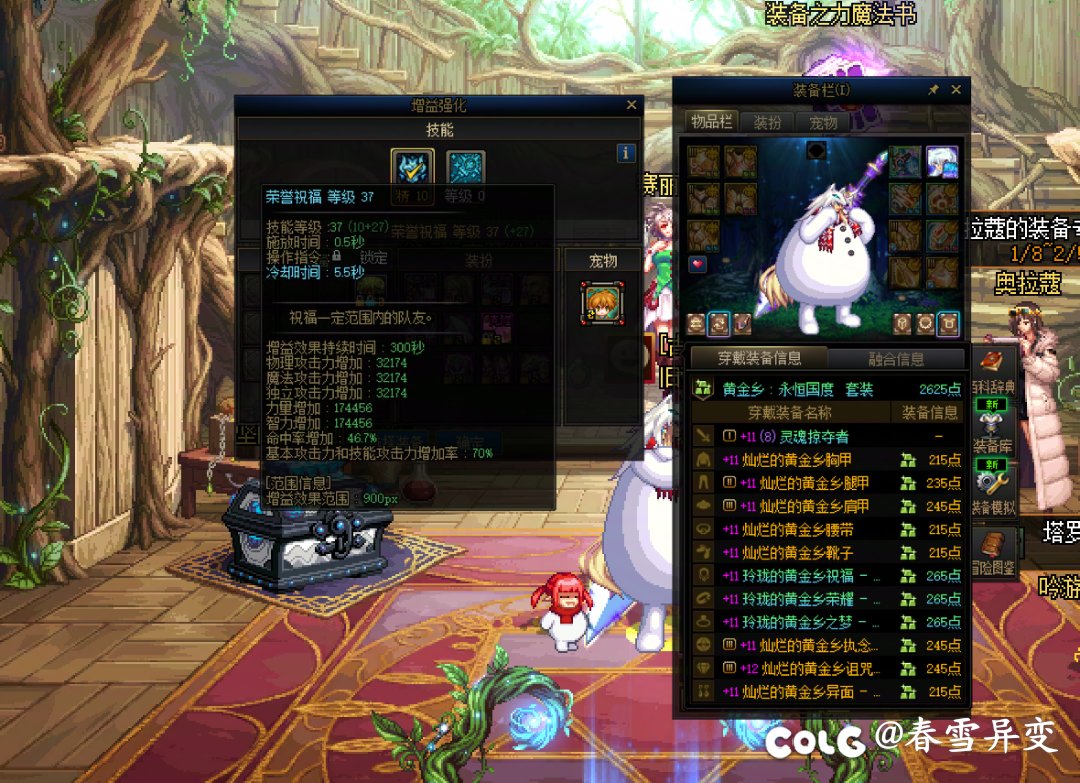Close the 增益强化 buff enhancement window
1080x783 pixels.
tap(631, 105)
